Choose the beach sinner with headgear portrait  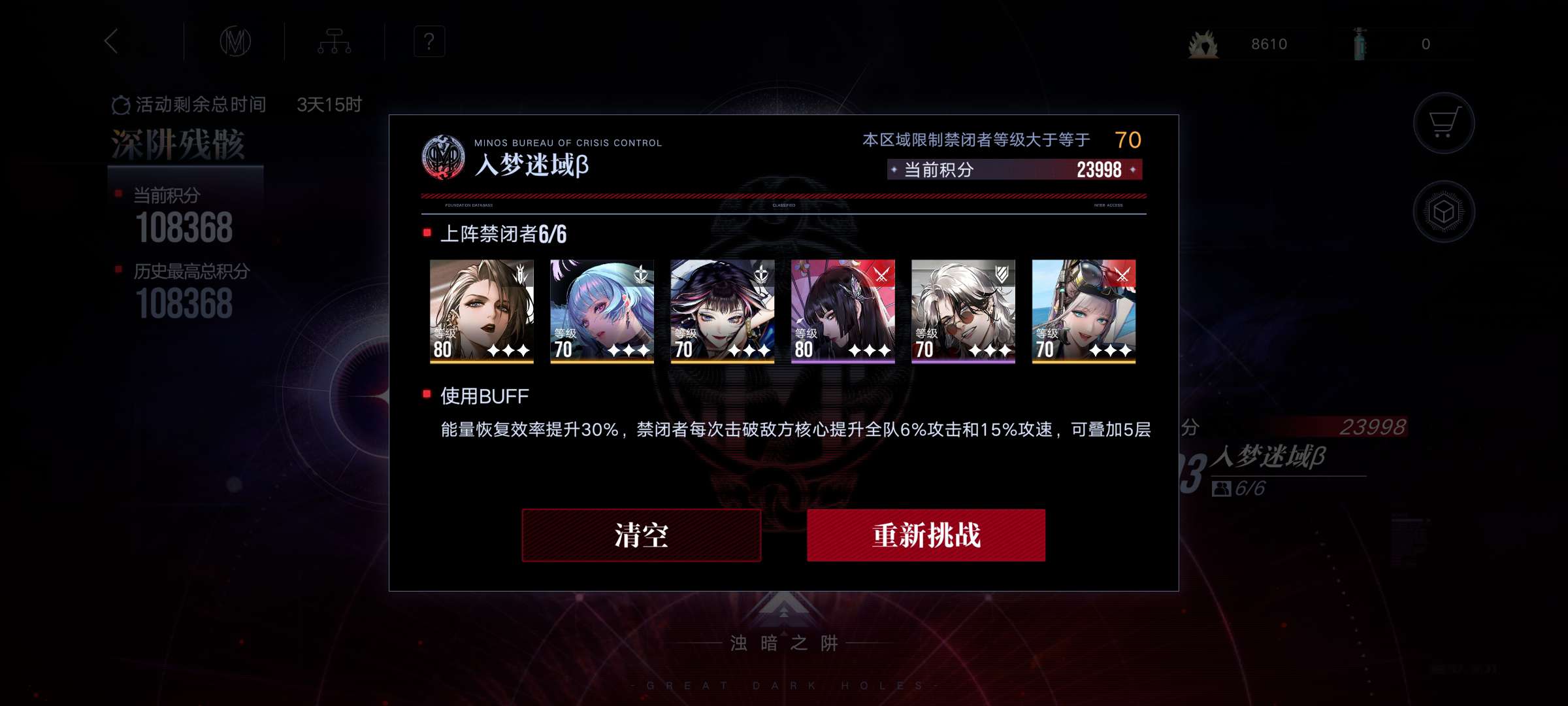pyautogui.click(x=1083, y=311)
